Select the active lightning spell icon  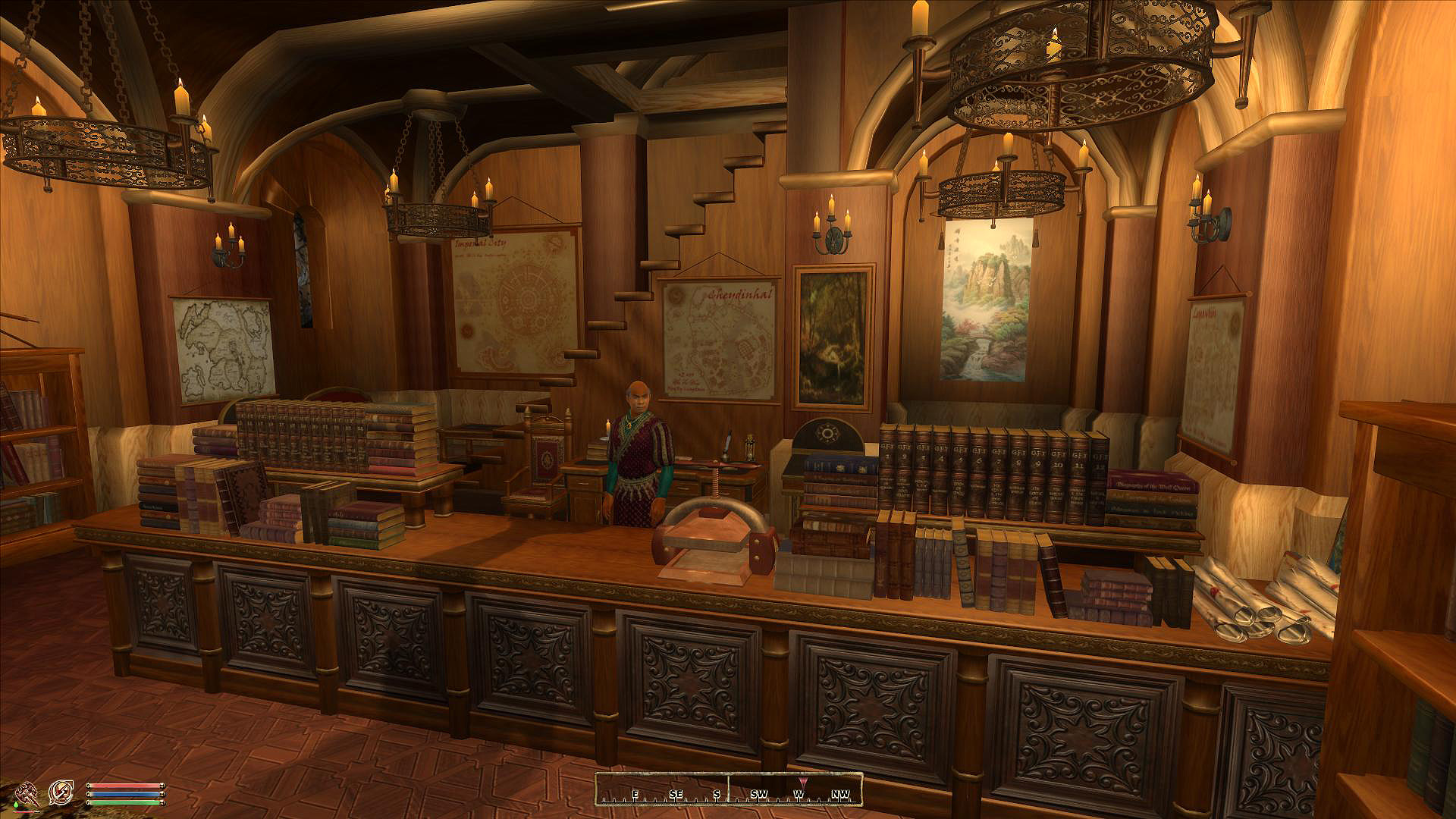(61, 793)
